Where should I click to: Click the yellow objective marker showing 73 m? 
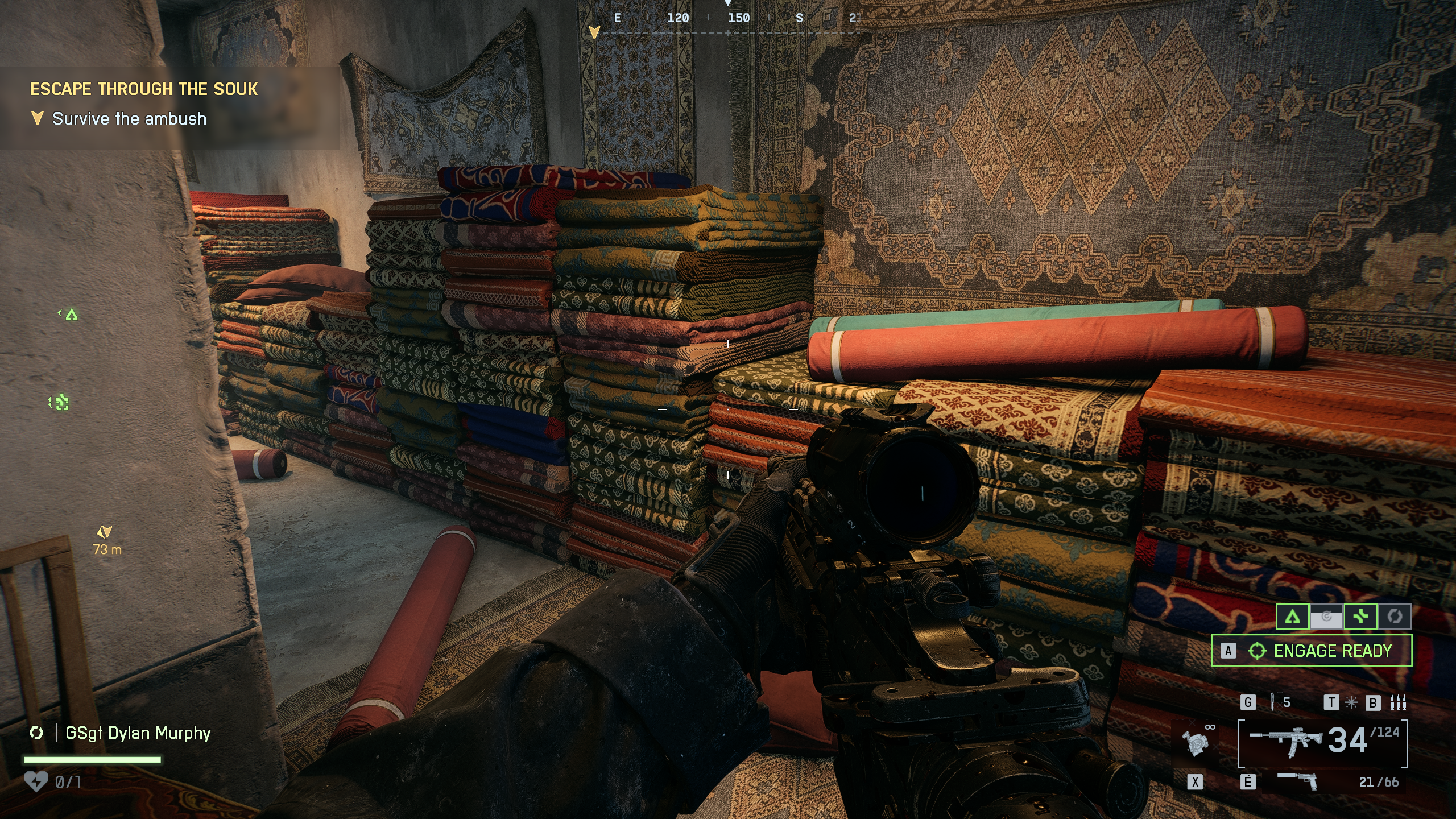tap(105, 532)
